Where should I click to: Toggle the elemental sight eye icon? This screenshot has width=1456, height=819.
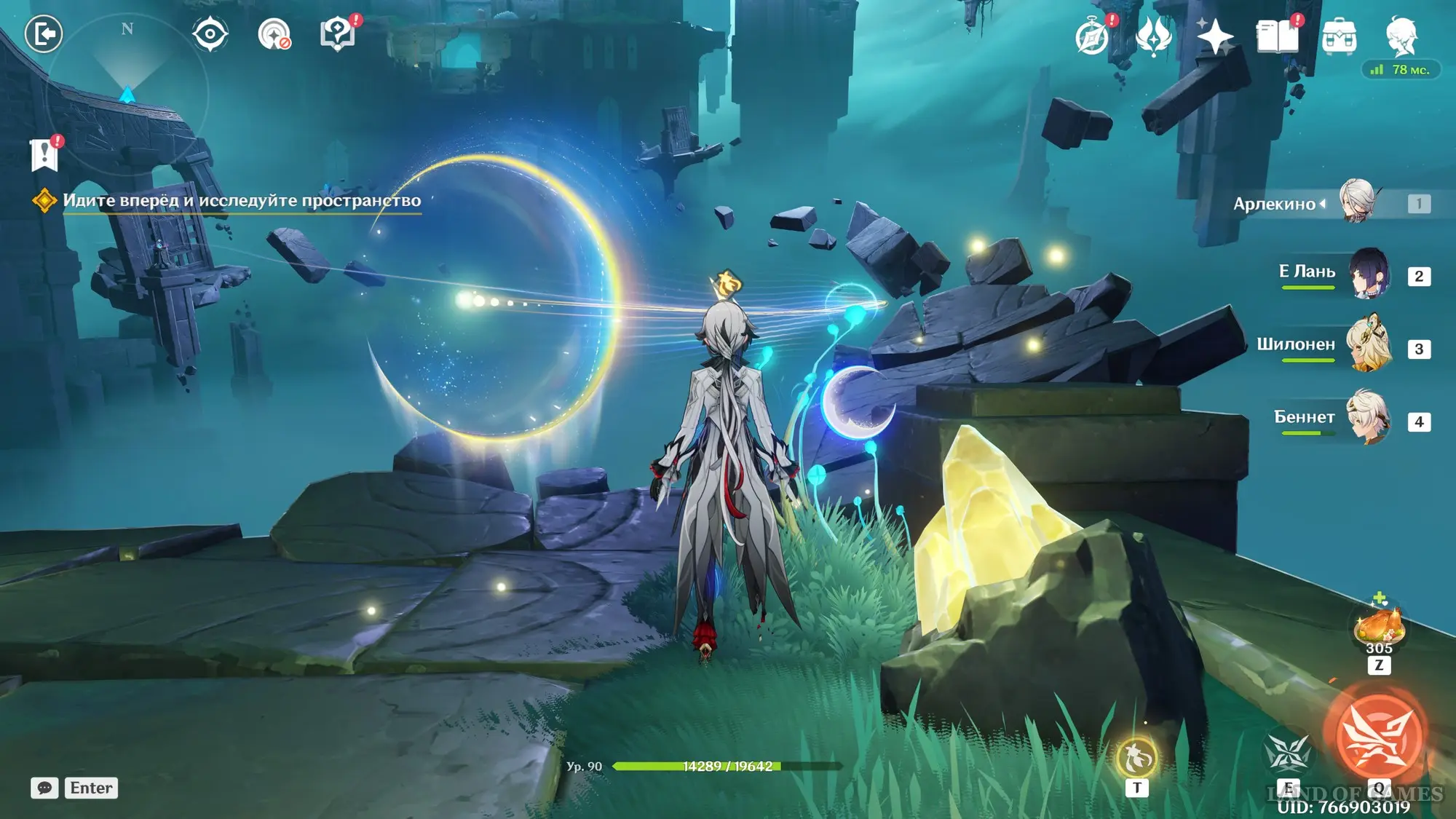(x=210, y=34)
